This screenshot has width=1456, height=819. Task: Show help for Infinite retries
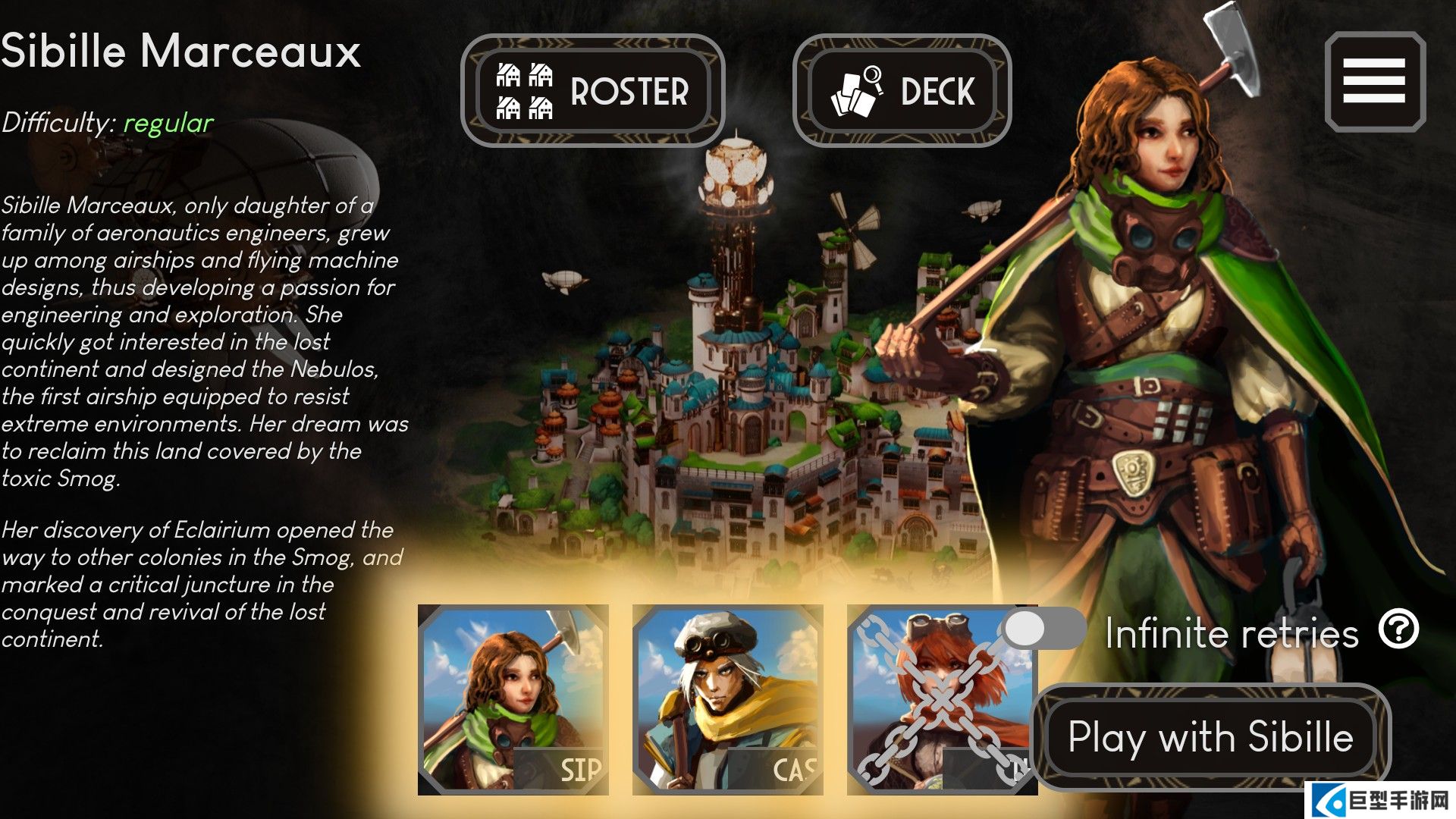tap(1398, 629)
